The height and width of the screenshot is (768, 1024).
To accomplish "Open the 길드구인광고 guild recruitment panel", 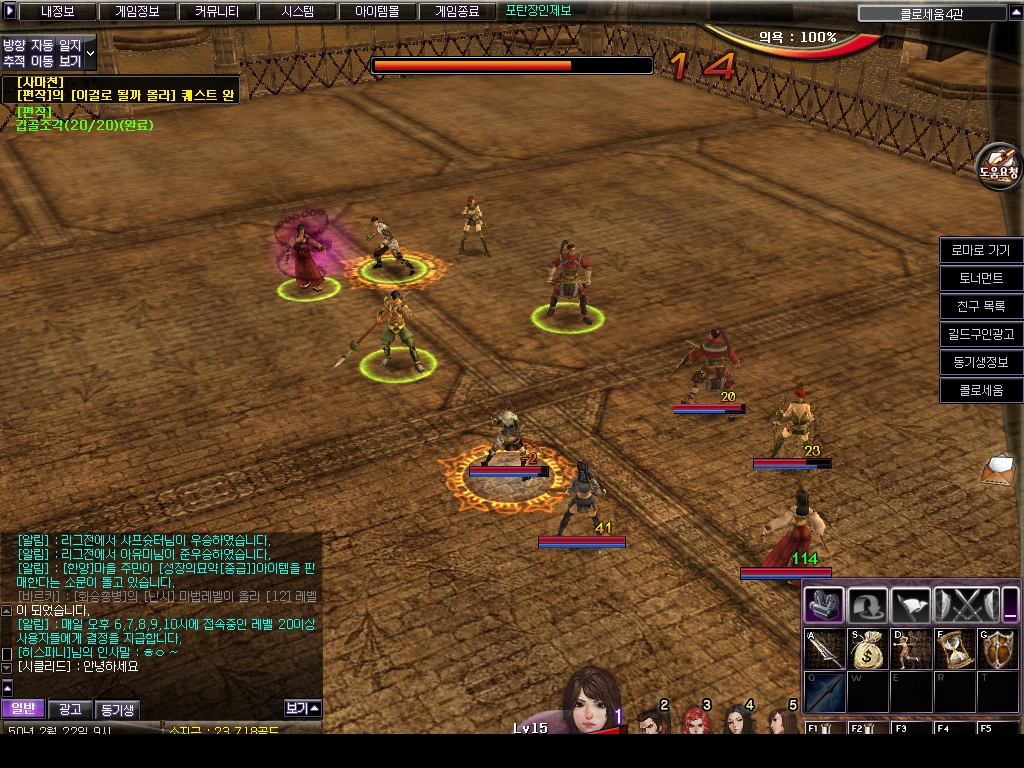I will pos(980,334).
